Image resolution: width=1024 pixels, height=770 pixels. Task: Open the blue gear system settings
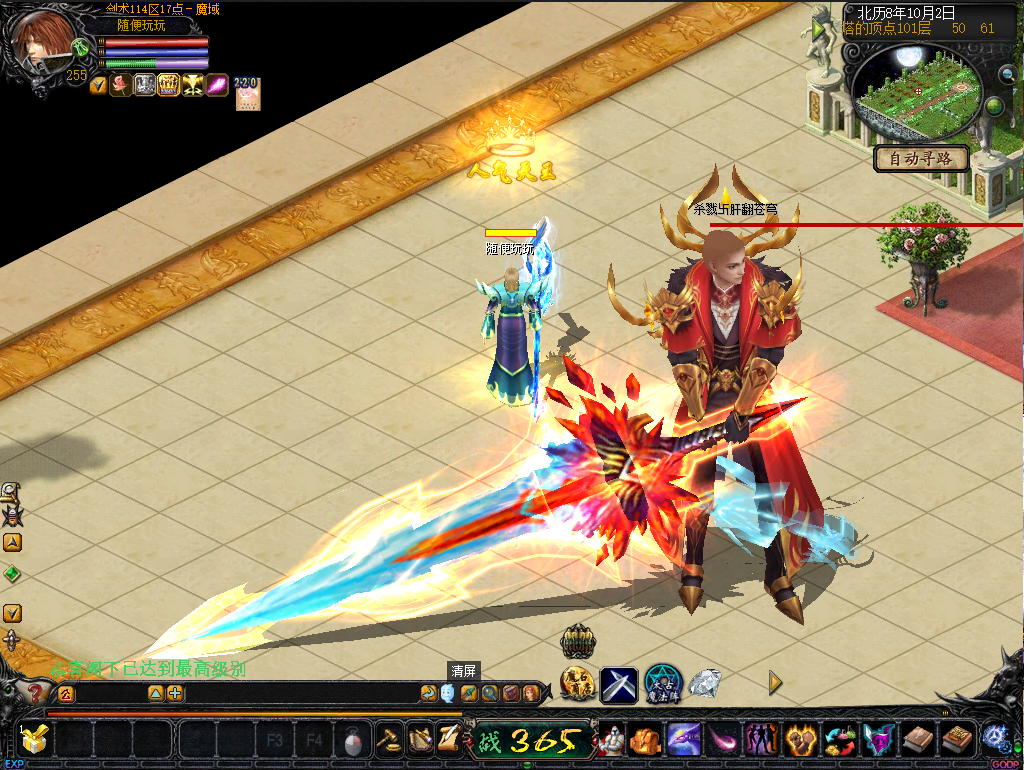[x=995, y=737]
